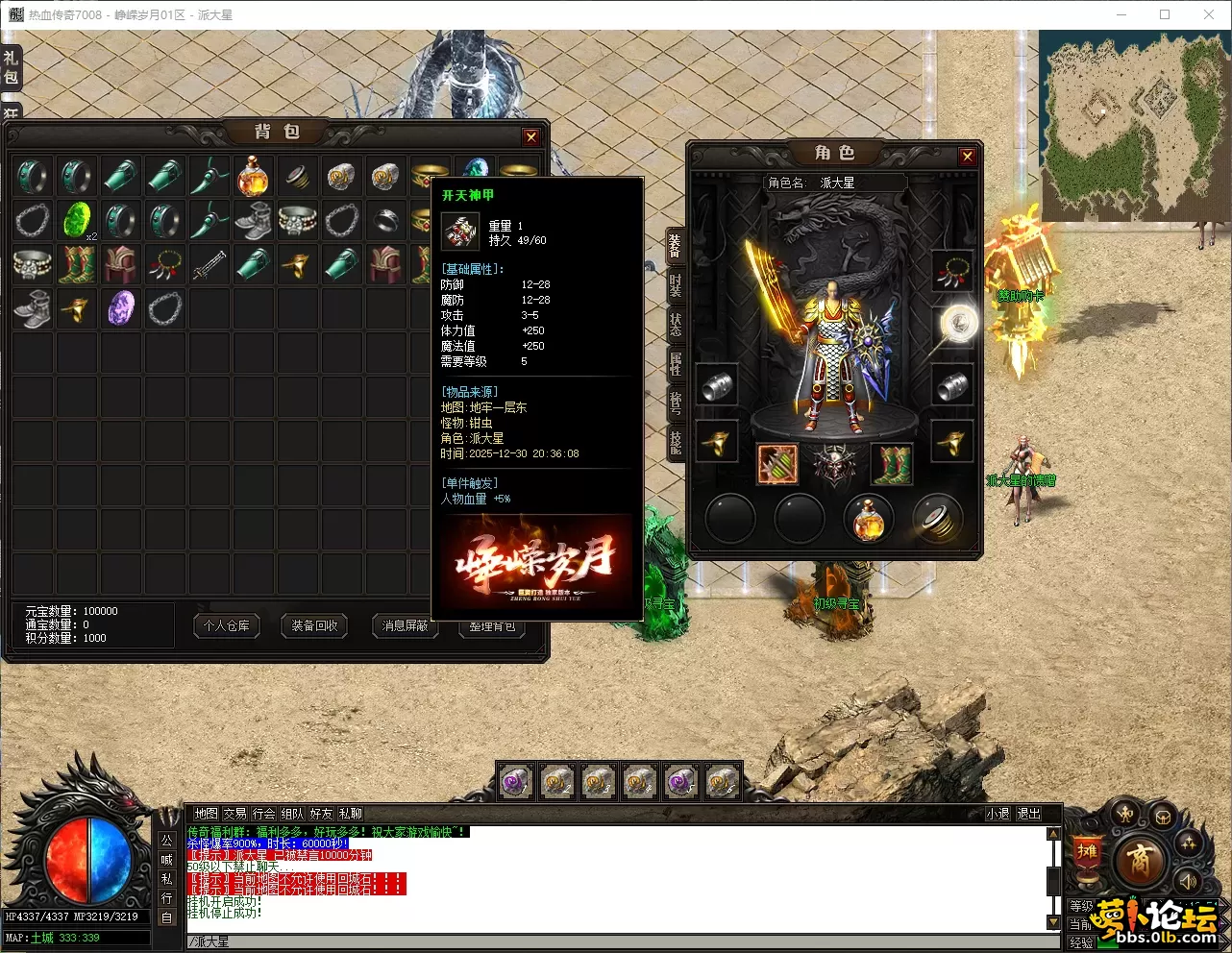This screenshot has width=1232, height=953.
Task: Open the 行会 guild menu
Action: pos(263,814)
